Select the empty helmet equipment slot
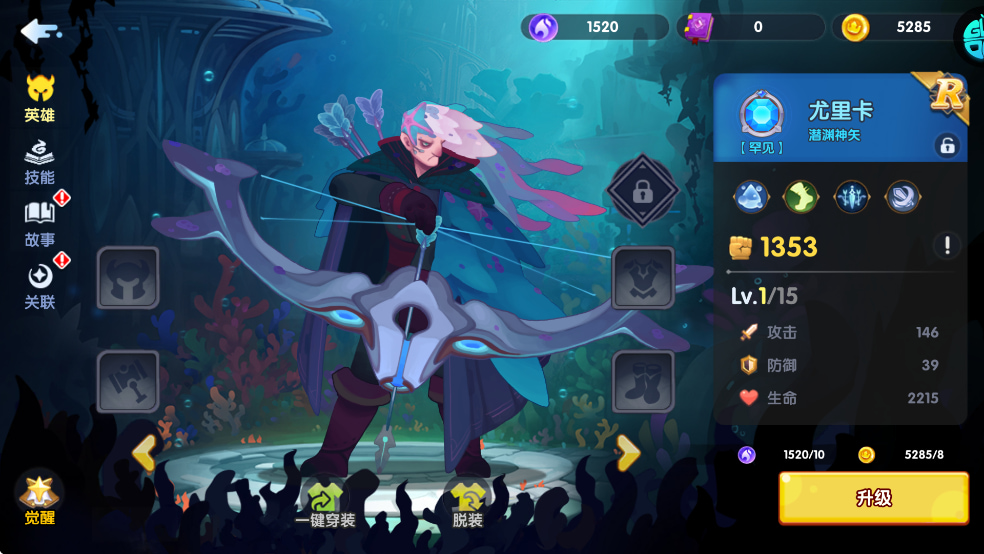 pos(128,278)
